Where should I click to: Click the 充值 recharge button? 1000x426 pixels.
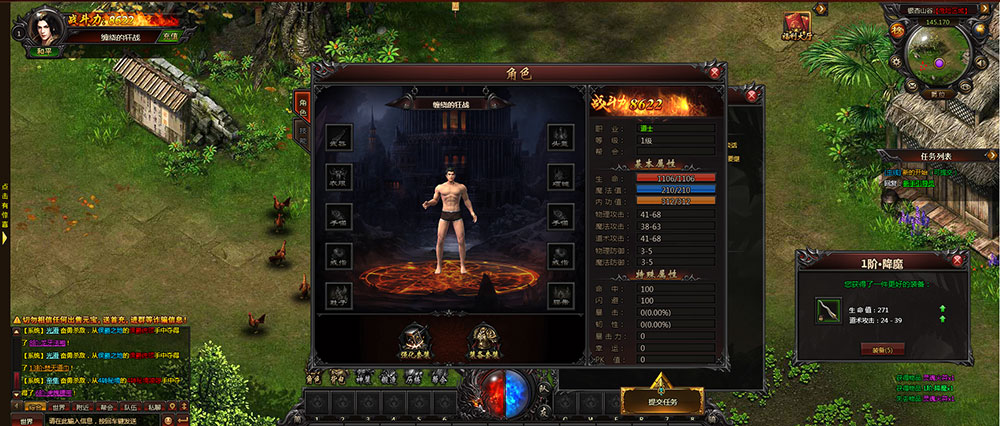[170, 36]
